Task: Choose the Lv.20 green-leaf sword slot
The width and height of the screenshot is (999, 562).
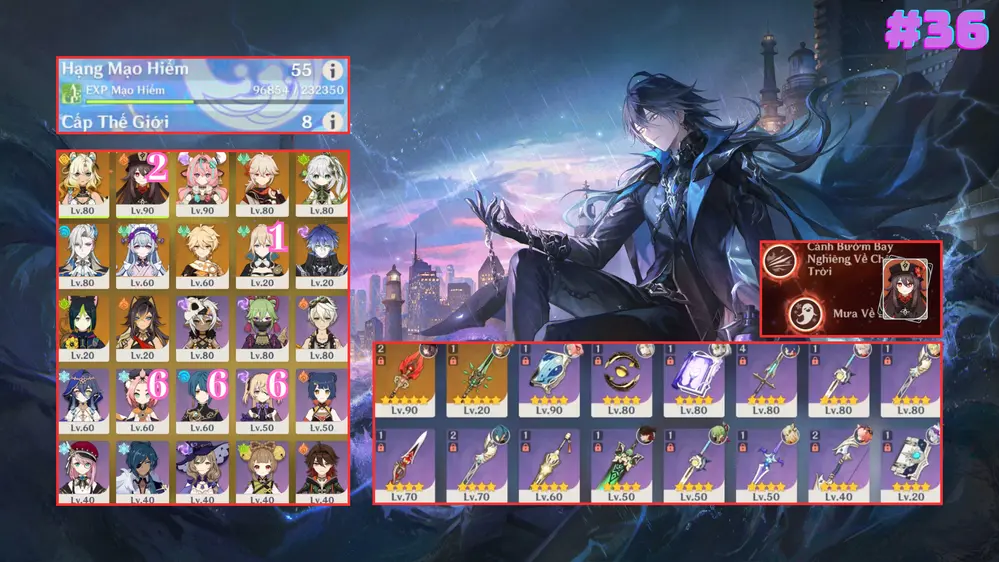Action: click(476, 380)
